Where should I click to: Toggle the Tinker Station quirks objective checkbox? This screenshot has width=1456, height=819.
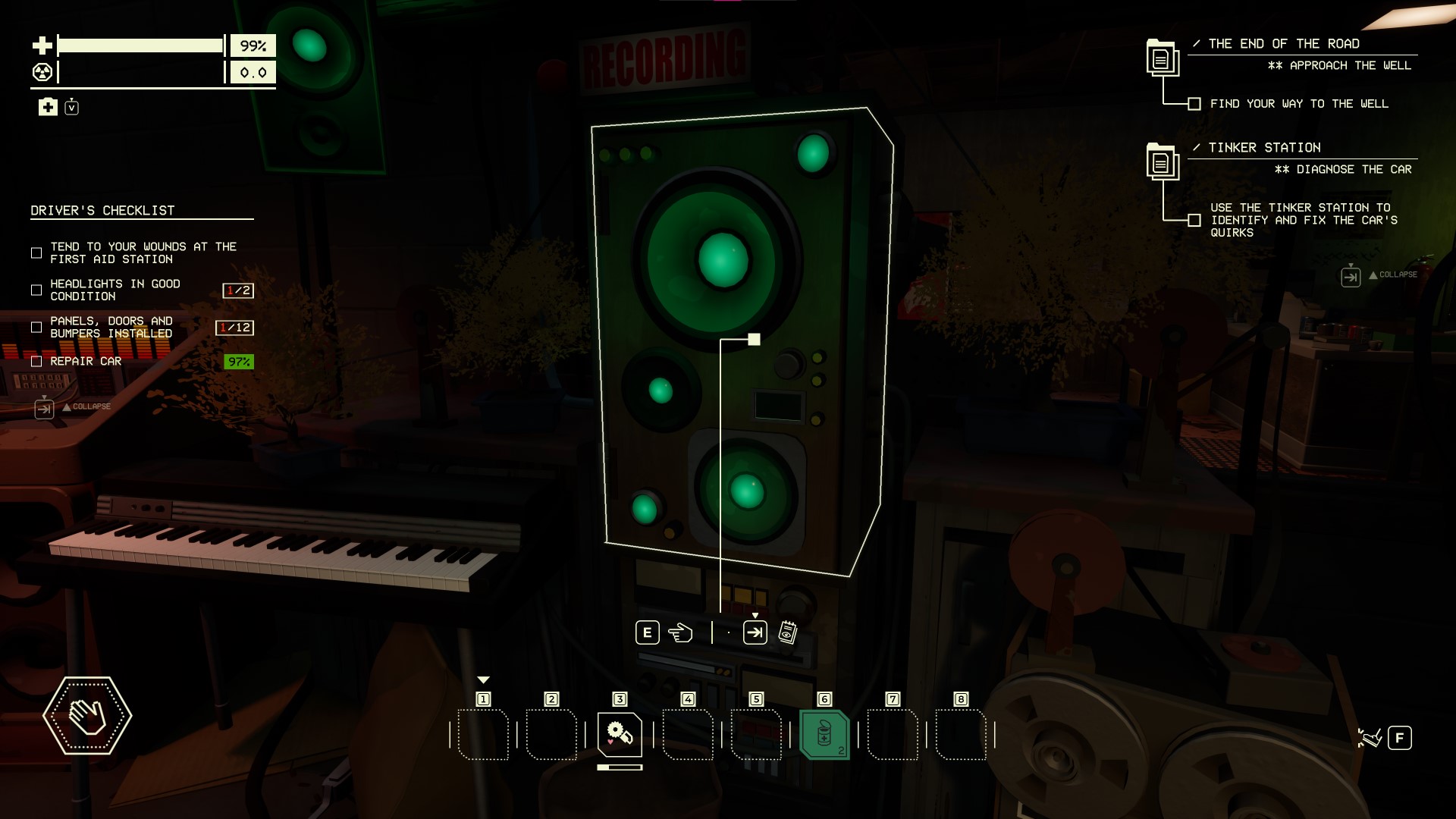point(1194,221)
